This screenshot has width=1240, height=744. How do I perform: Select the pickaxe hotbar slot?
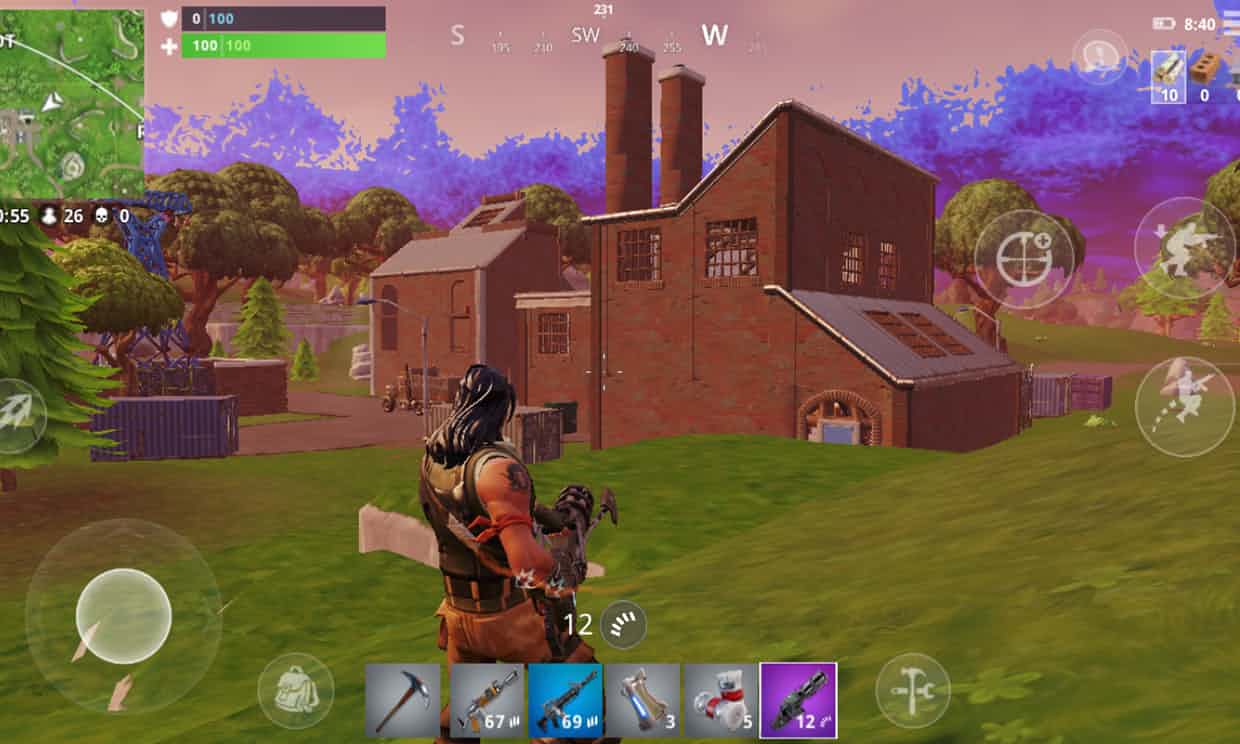pos(402,700)
